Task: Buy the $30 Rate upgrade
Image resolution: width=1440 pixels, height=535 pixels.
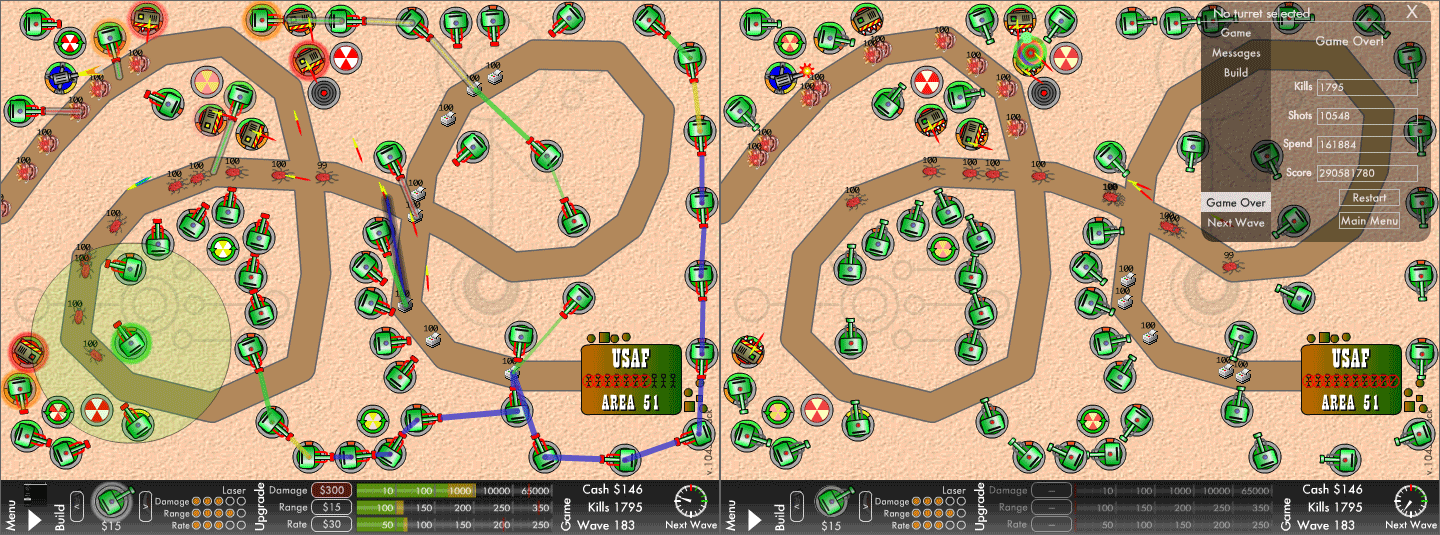Action: pos(331,524)
